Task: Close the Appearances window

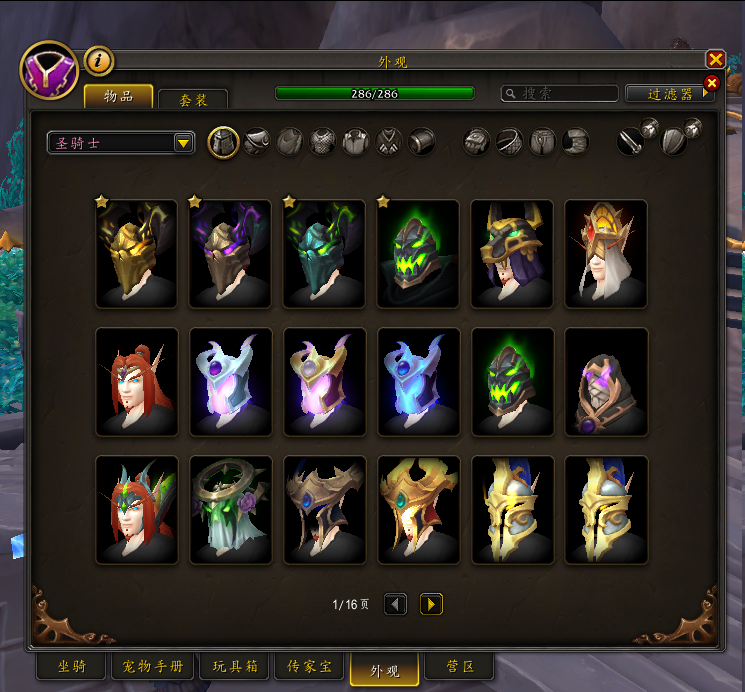Action: tap(715, 59)
